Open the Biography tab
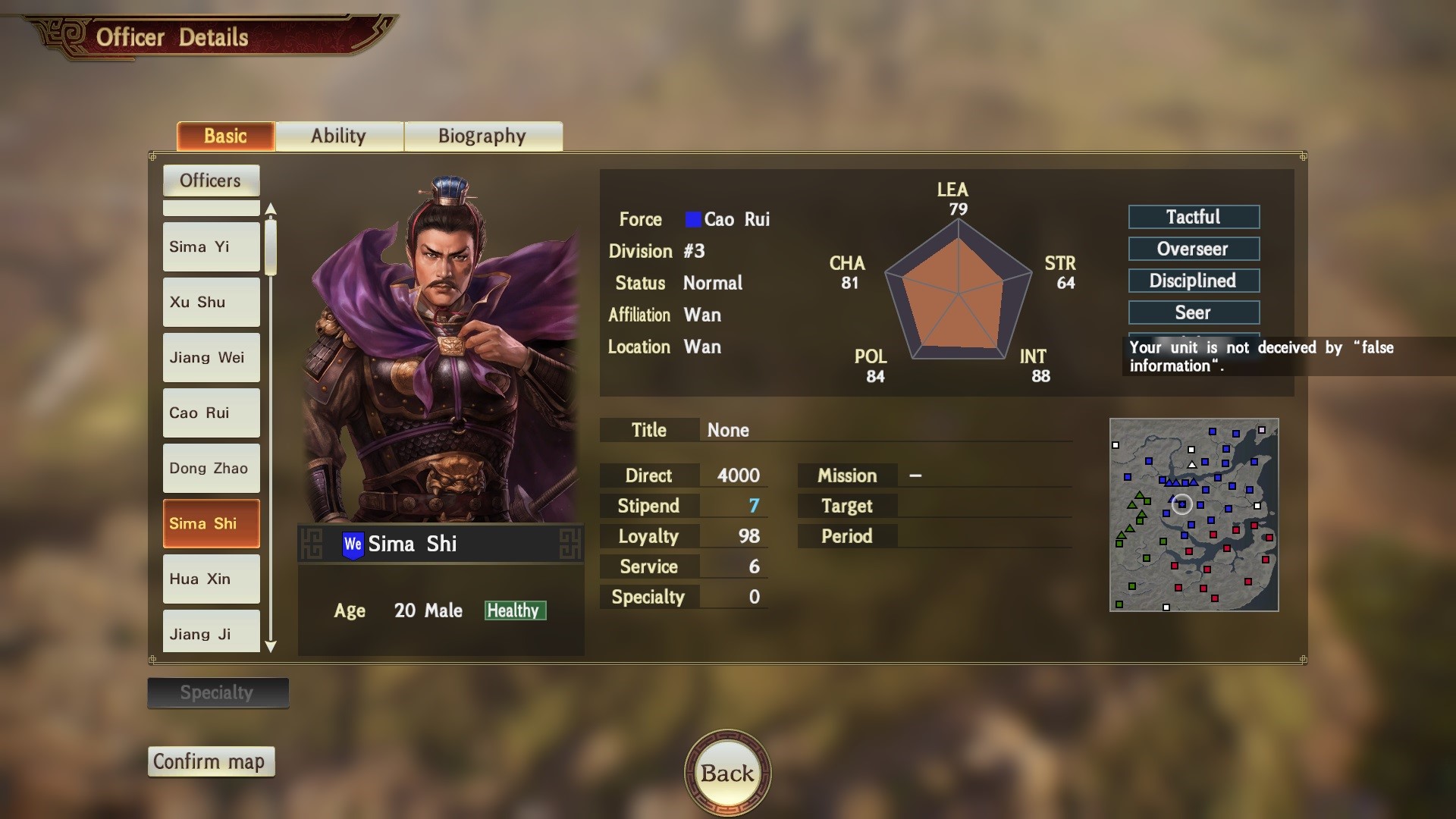The image size is (1456, 819). [x=482, y=136]
